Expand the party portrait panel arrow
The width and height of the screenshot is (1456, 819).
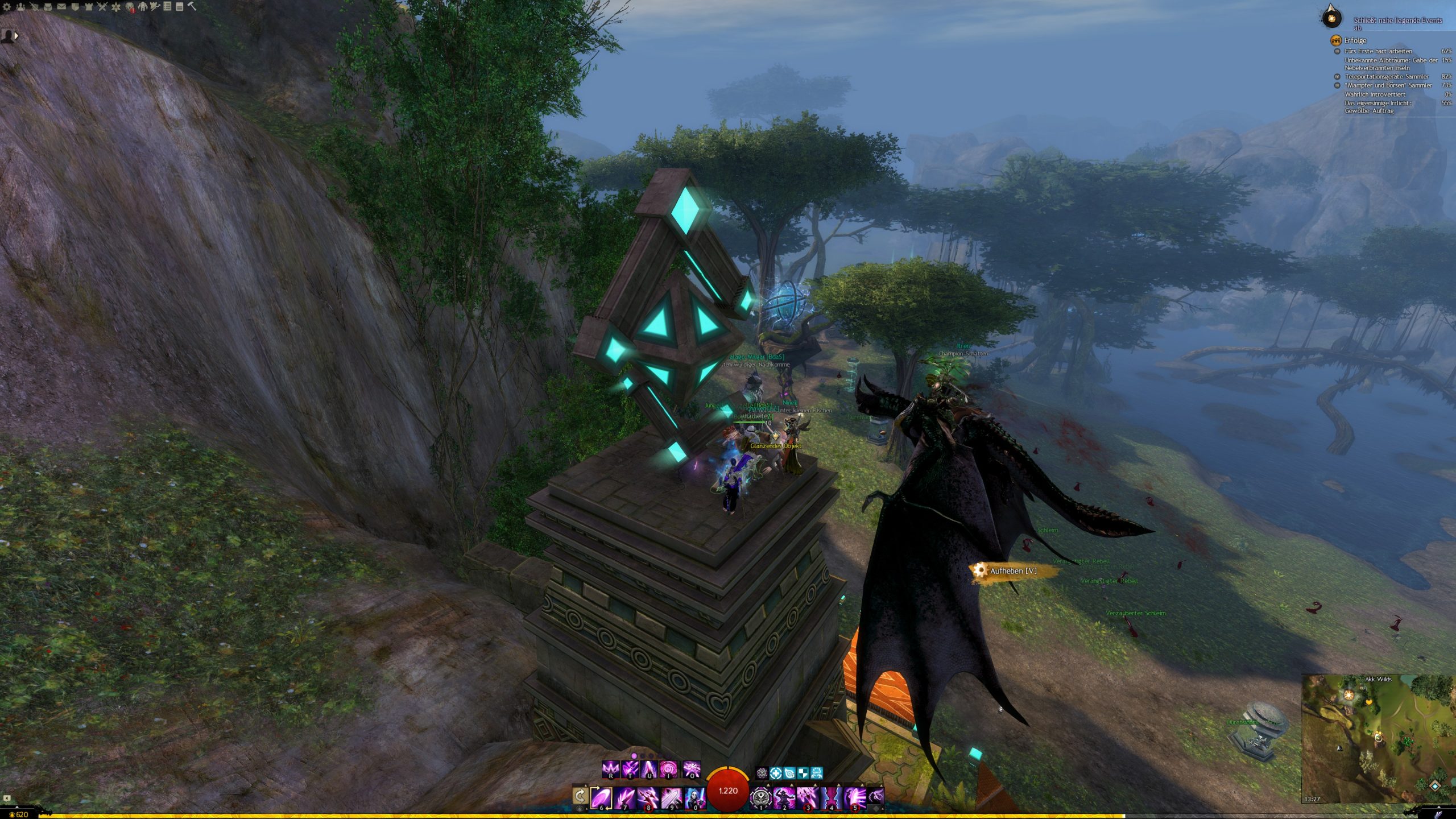[x=16, y=35]
